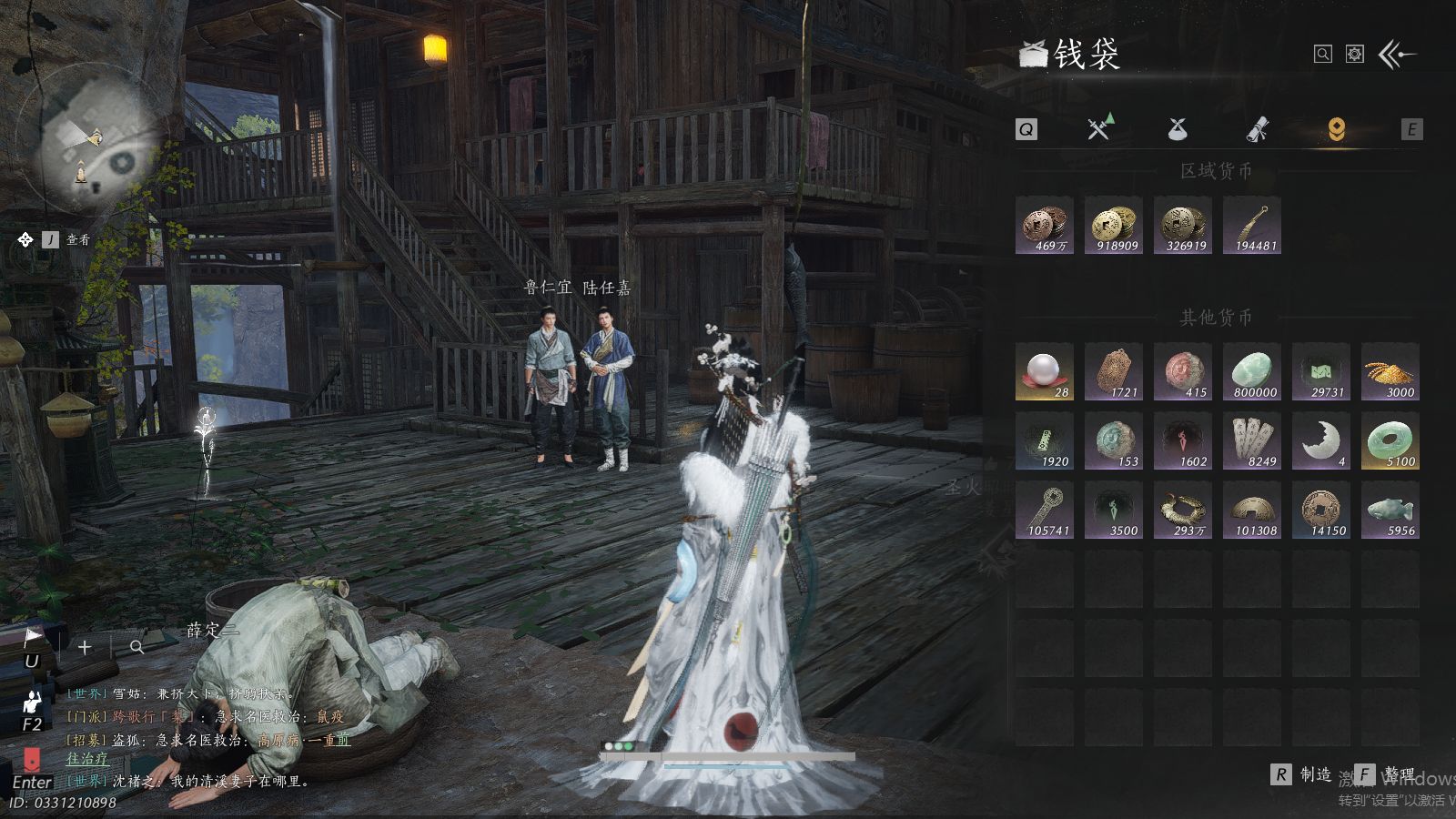1456x819 pixels.
Task: Select the jade stone showing 800000
Action: (x=1252, y=371)
